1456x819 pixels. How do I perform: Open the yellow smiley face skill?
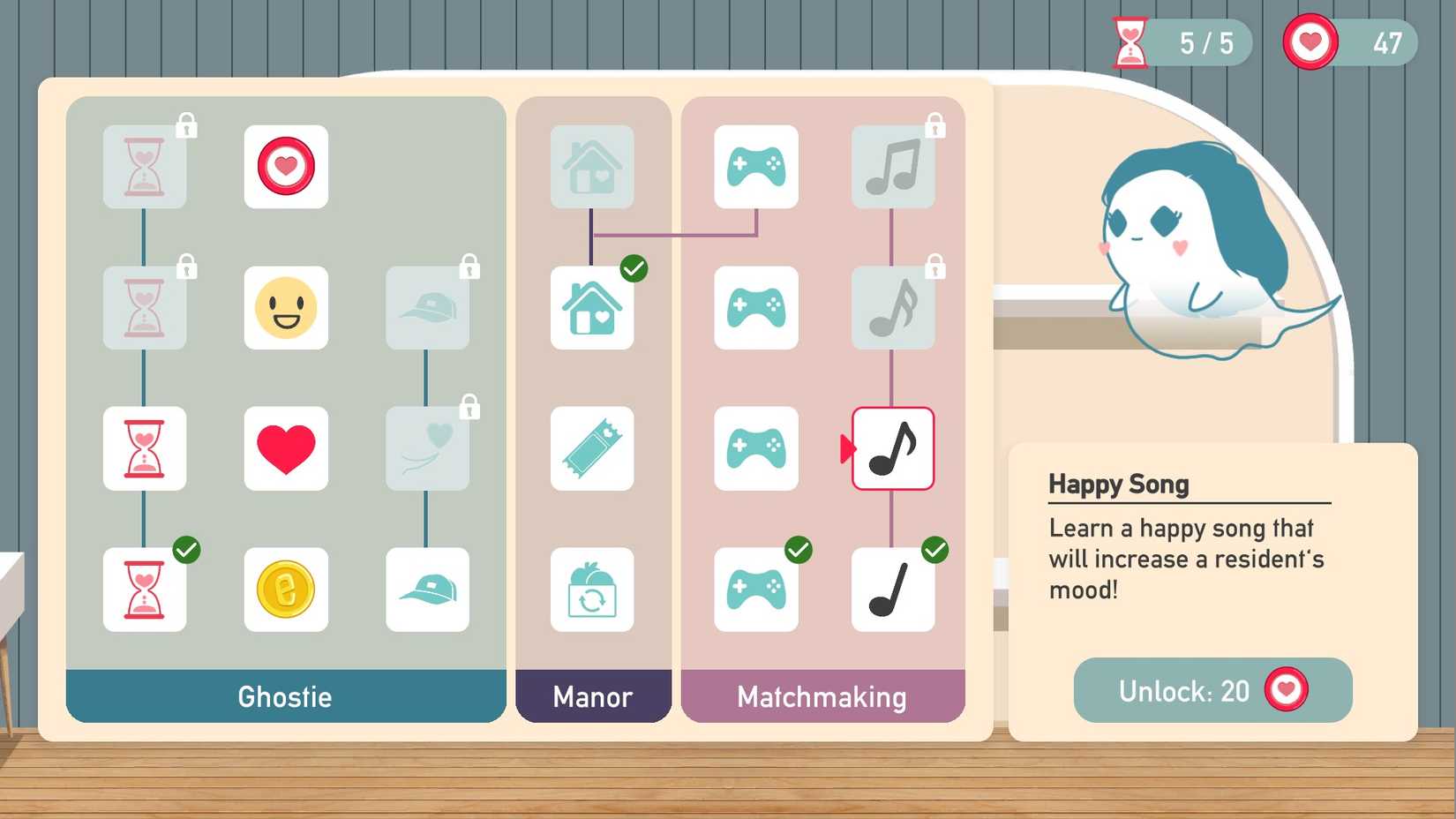pyautogui.click(x=286, y=309)
